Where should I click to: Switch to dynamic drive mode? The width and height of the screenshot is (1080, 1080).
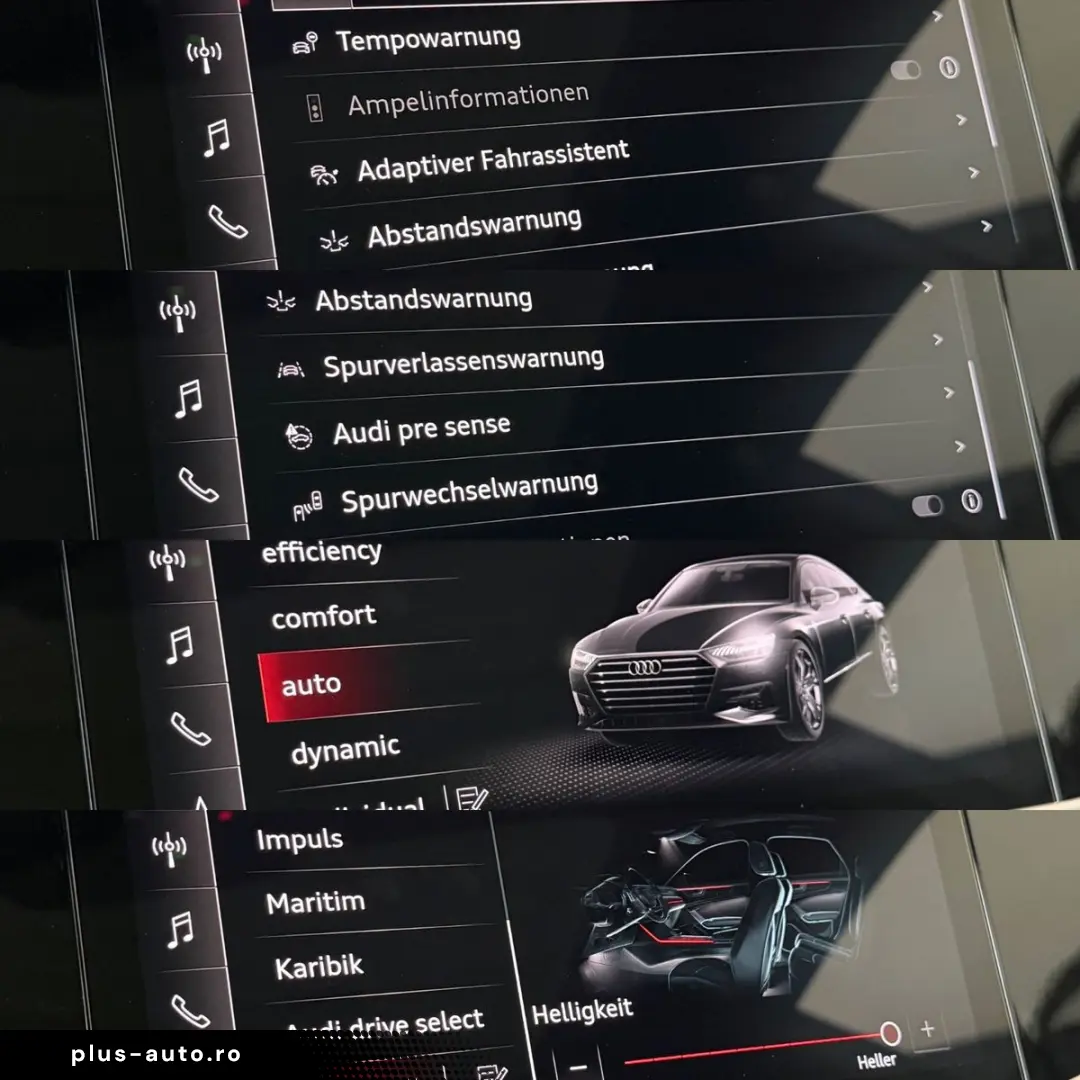point(345,750)
